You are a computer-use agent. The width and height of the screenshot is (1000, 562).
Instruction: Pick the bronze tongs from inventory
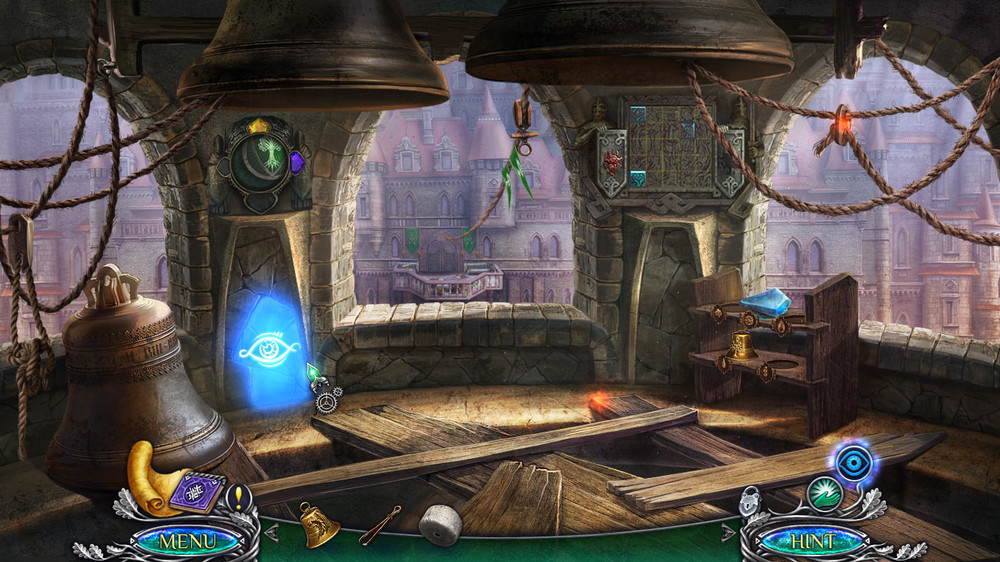click(380, 522)
